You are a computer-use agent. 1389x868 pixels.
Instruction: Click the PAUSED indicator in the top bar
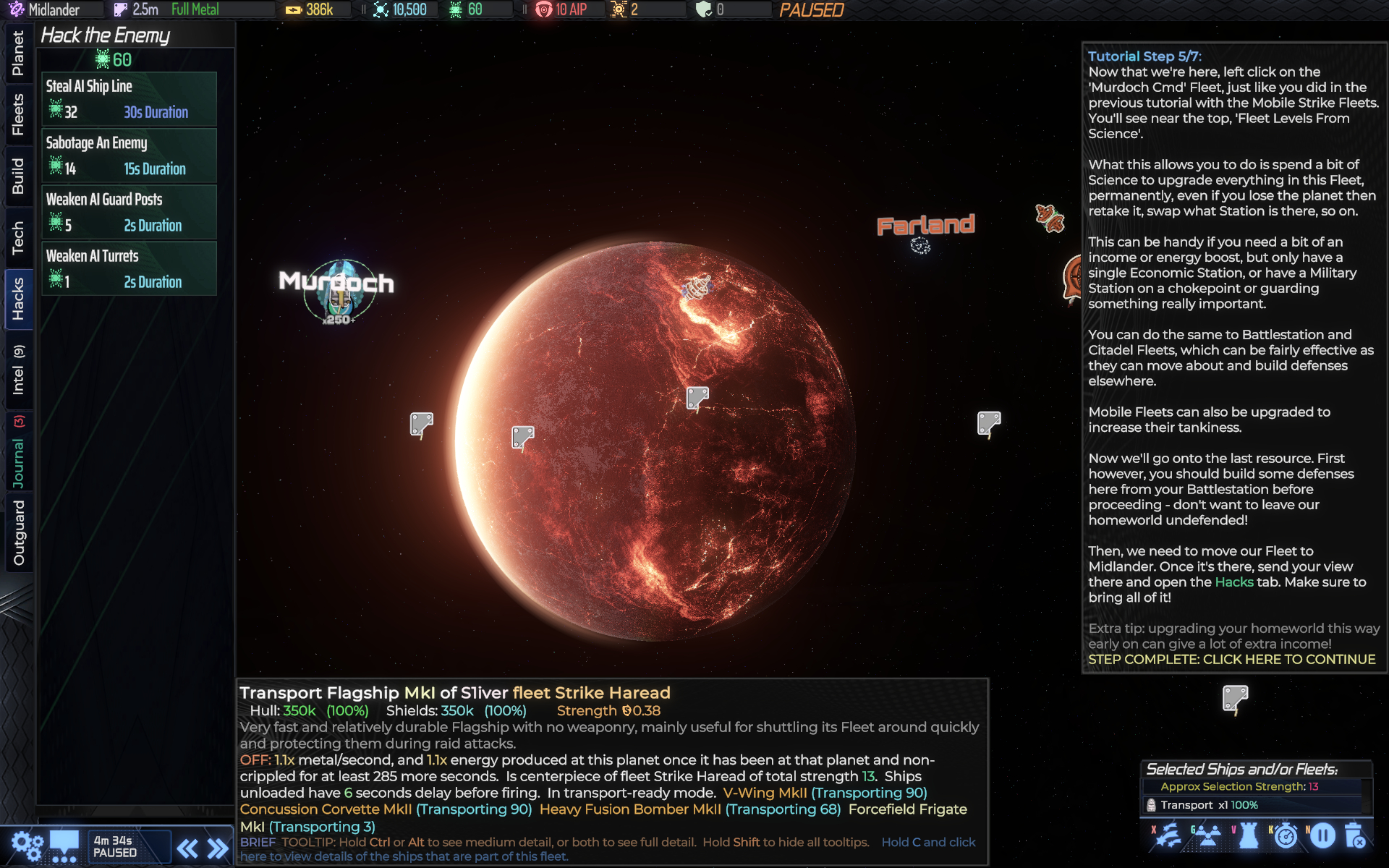[812, 10]
